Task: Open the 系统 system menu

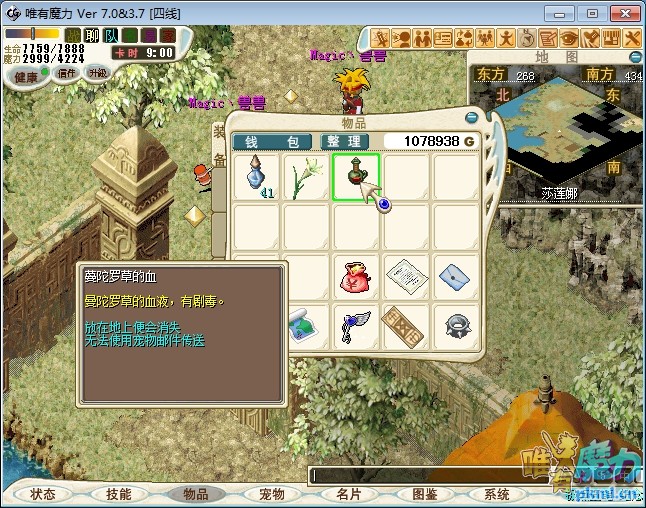Action: point(497,494)
